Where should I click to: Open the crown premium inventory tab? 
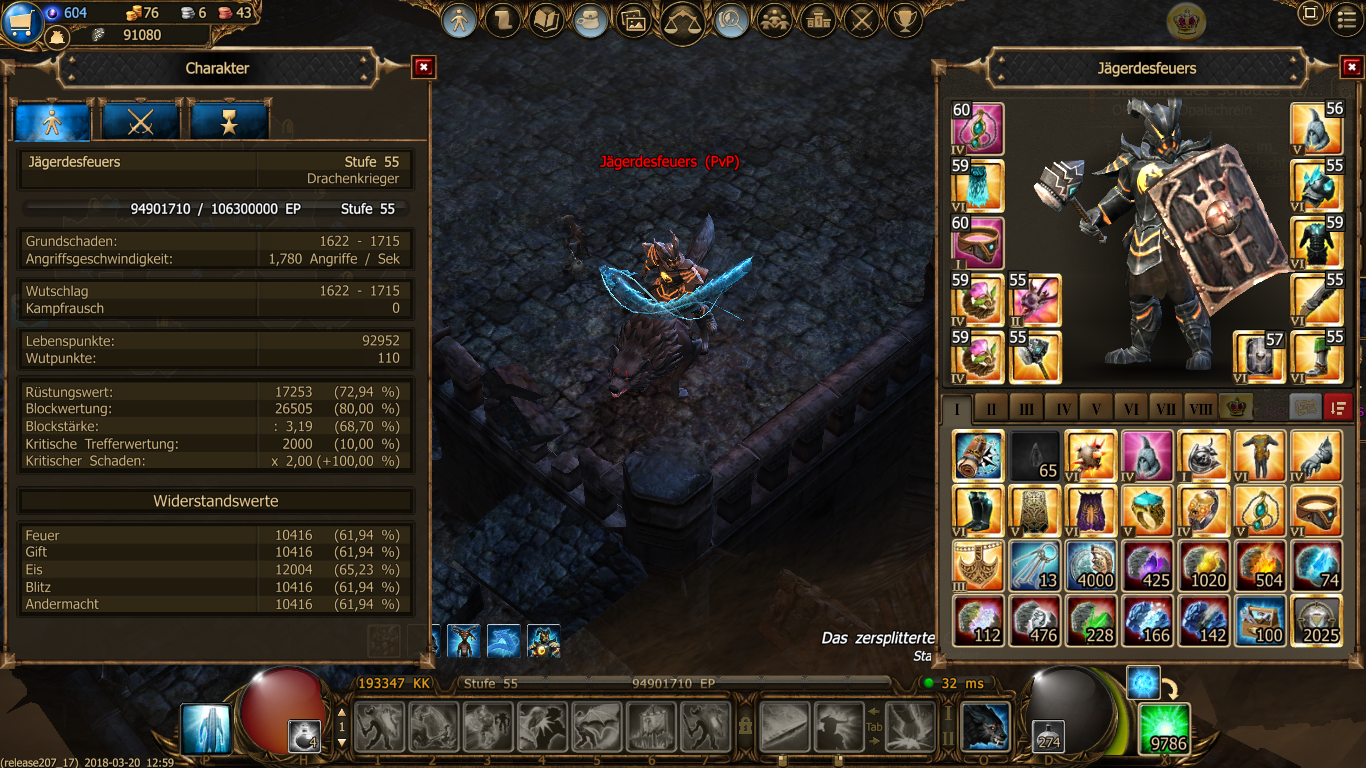click(x=1236, y=408)
